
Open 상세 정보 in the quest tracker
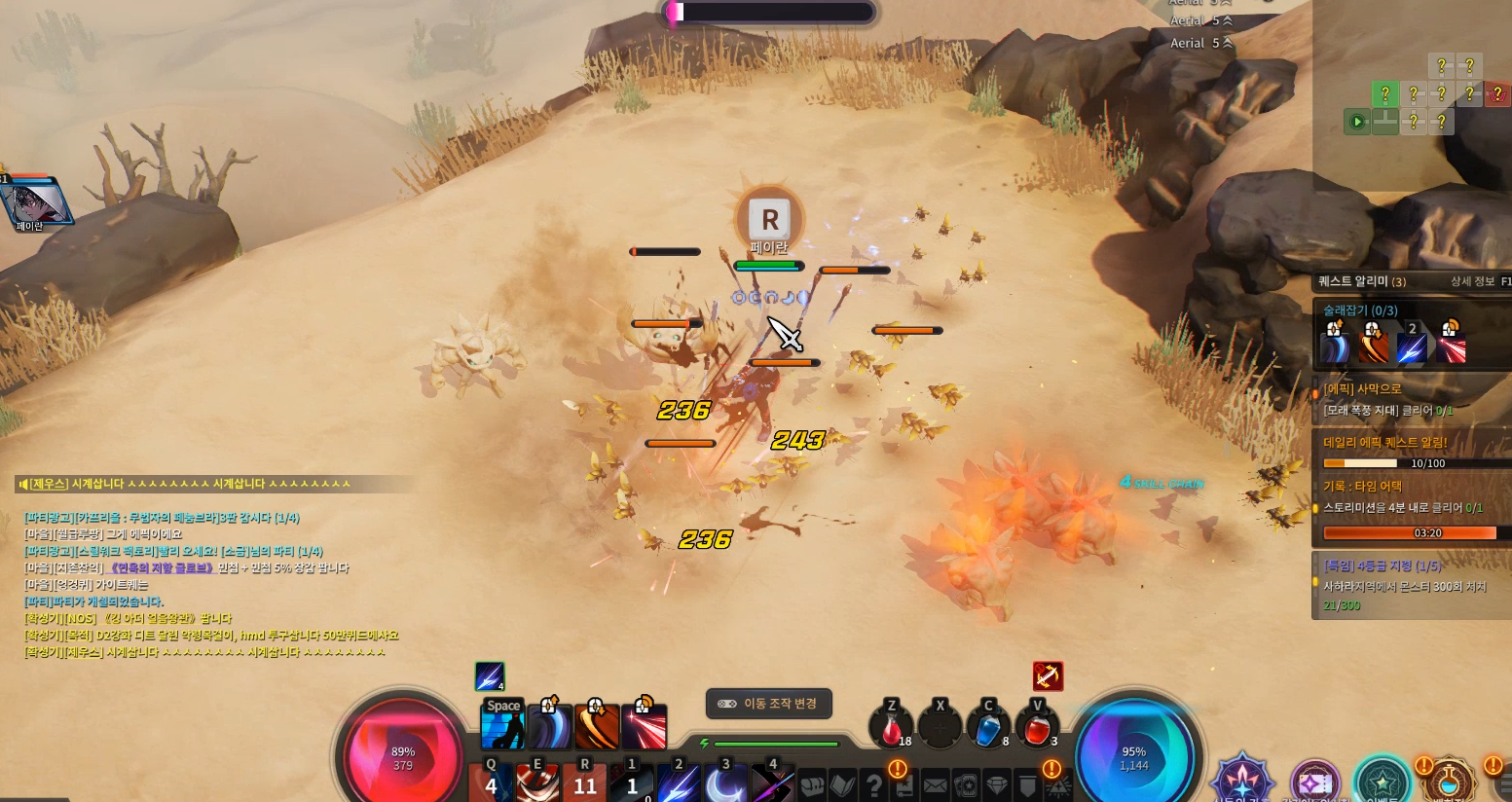[1472, 281]
